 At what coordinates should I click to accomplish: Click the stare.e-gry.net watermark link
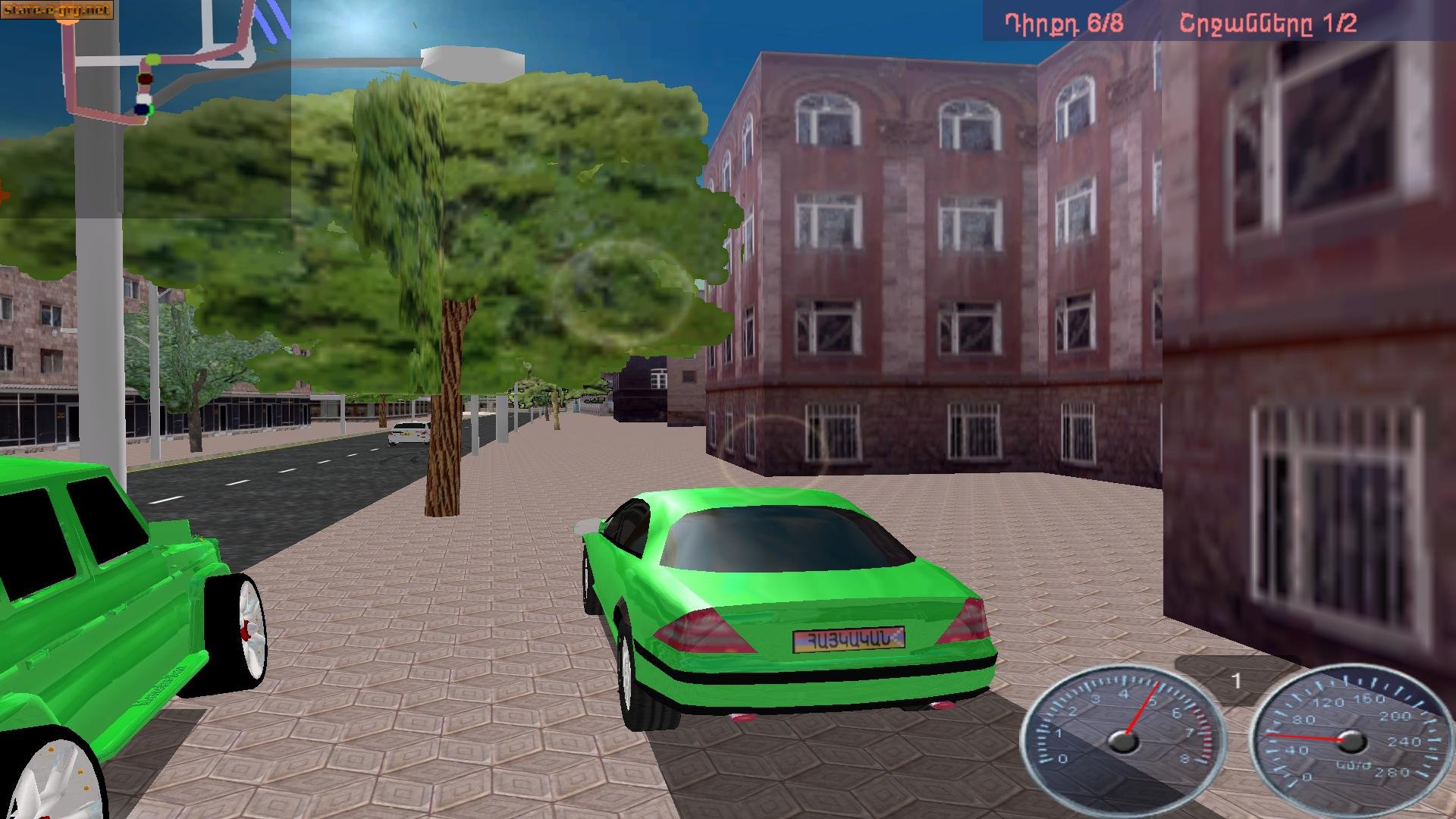tap(56, 10)
